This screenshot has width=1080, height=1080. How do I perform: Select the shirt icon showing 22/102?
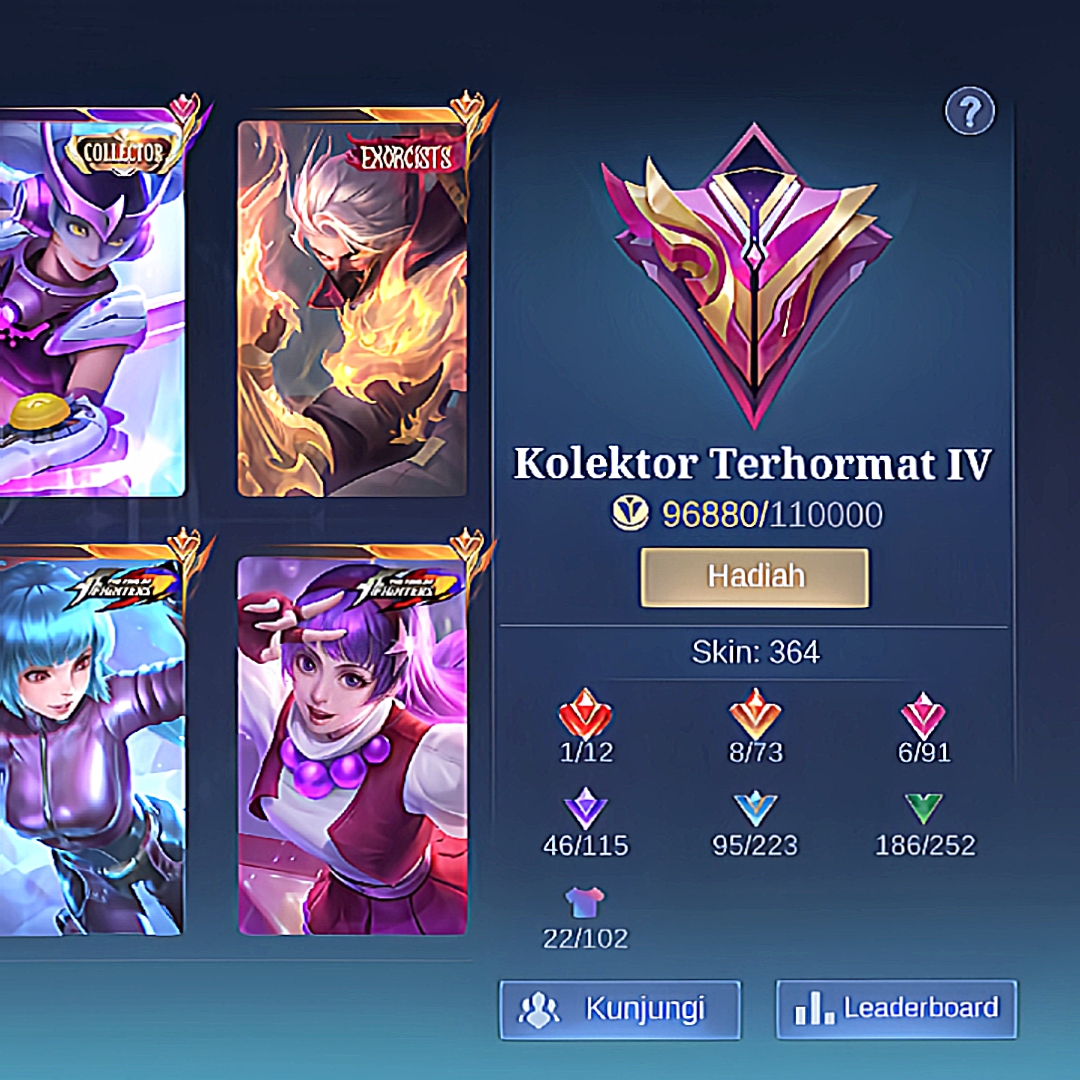click(585, 902)
